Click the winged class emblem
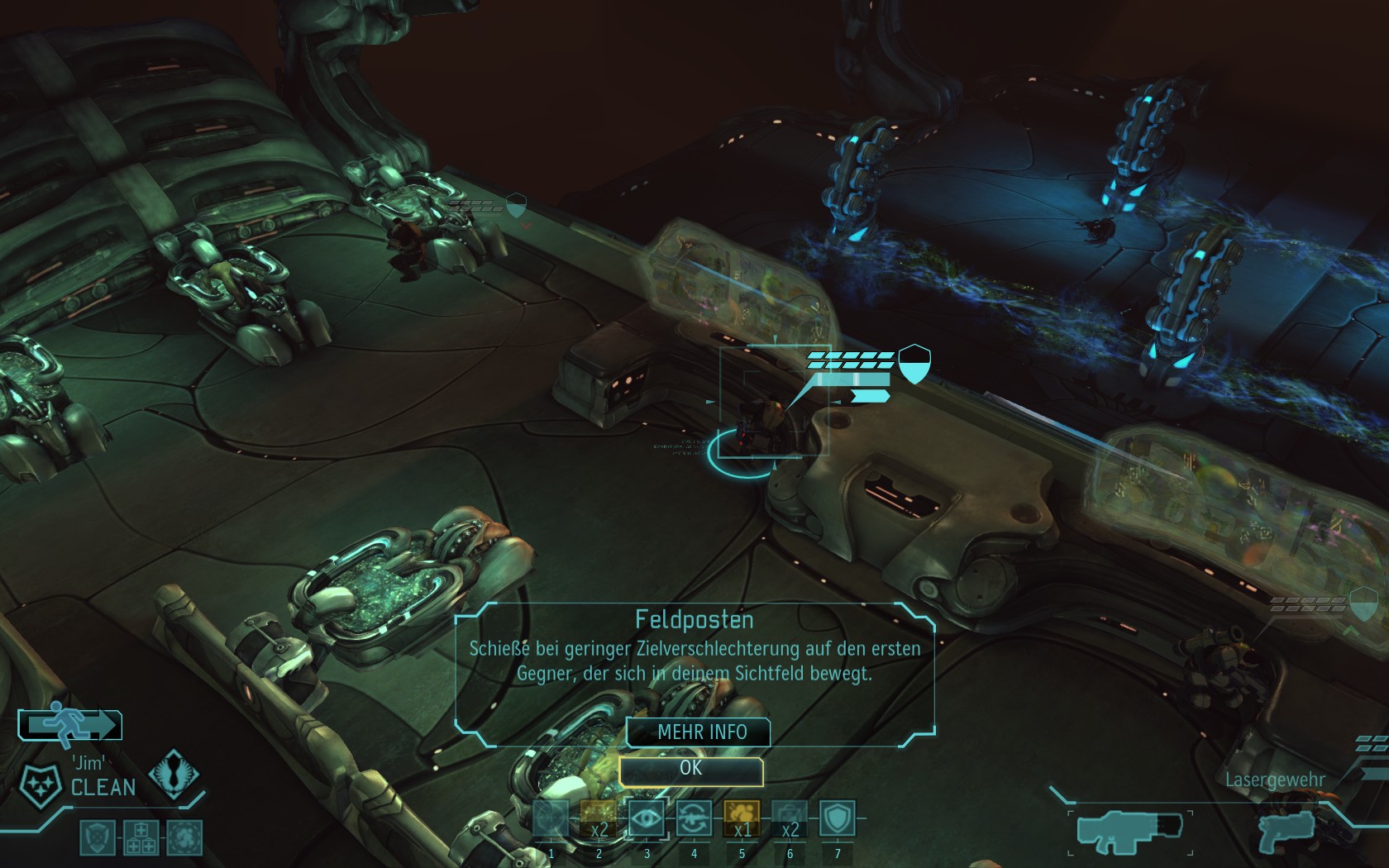 click(174, 773)
